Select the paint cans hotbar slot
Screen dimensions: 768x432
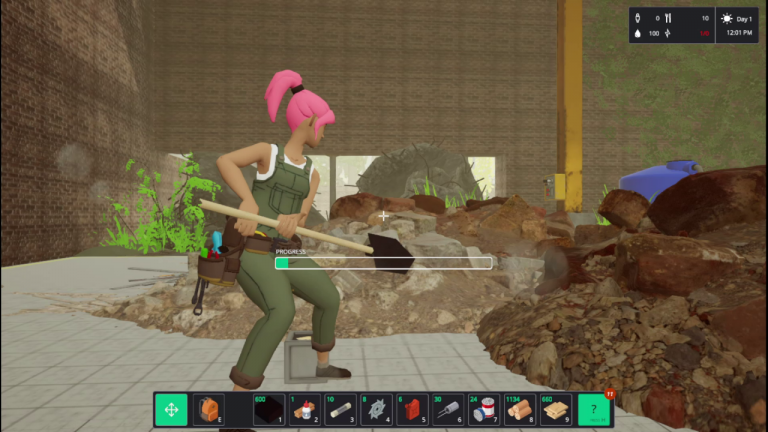pyautogui.click(x=484, y=410)
